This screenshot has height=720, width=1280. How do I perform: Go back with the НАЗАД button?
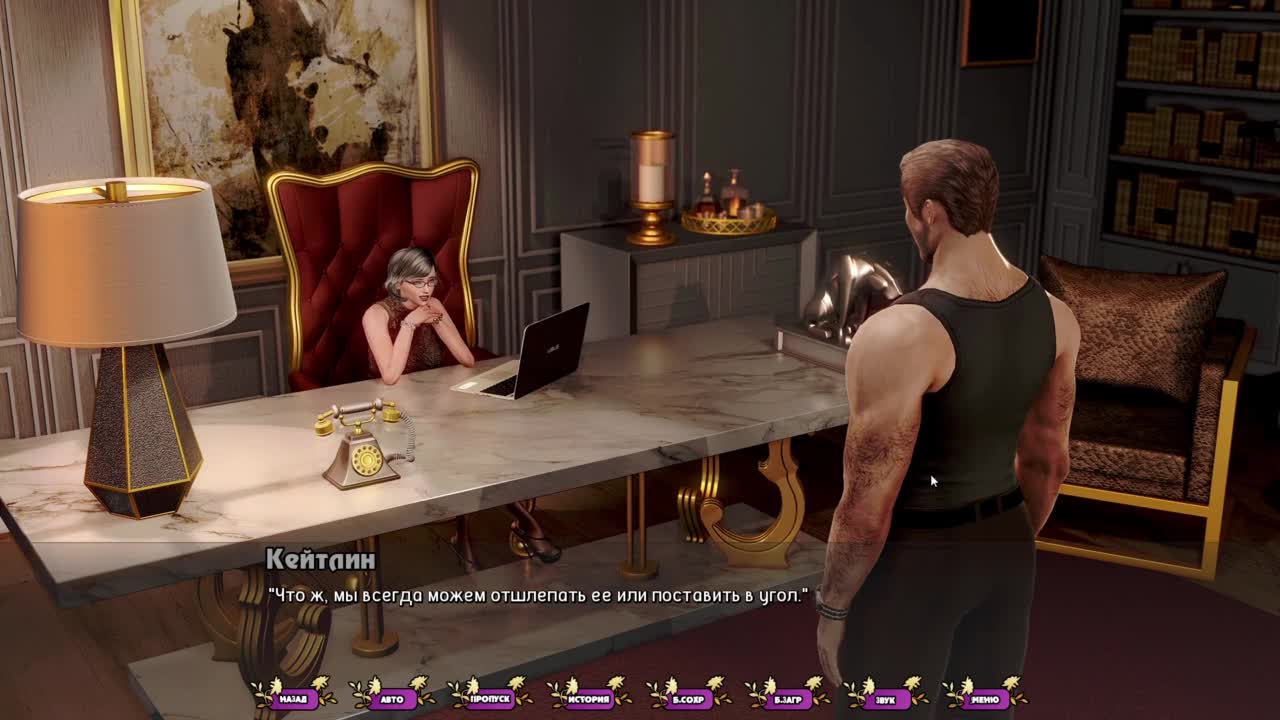pos(293,699)
